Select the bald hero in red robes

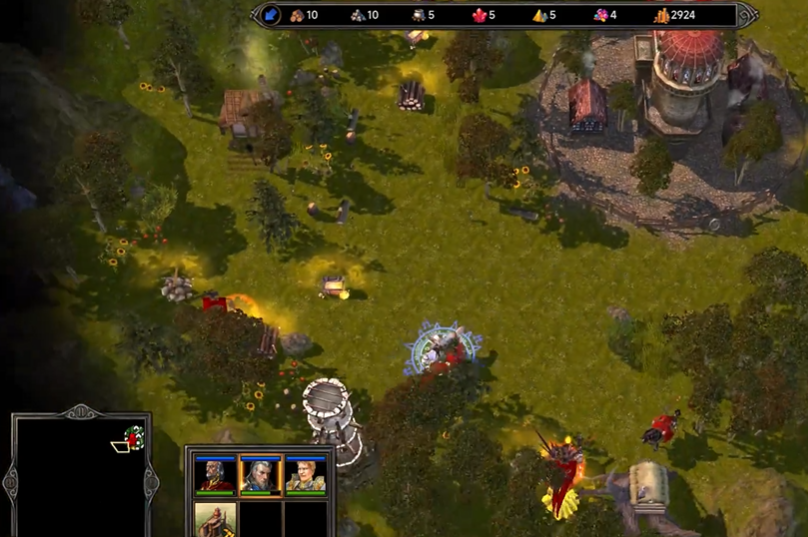tap(215, 474)
